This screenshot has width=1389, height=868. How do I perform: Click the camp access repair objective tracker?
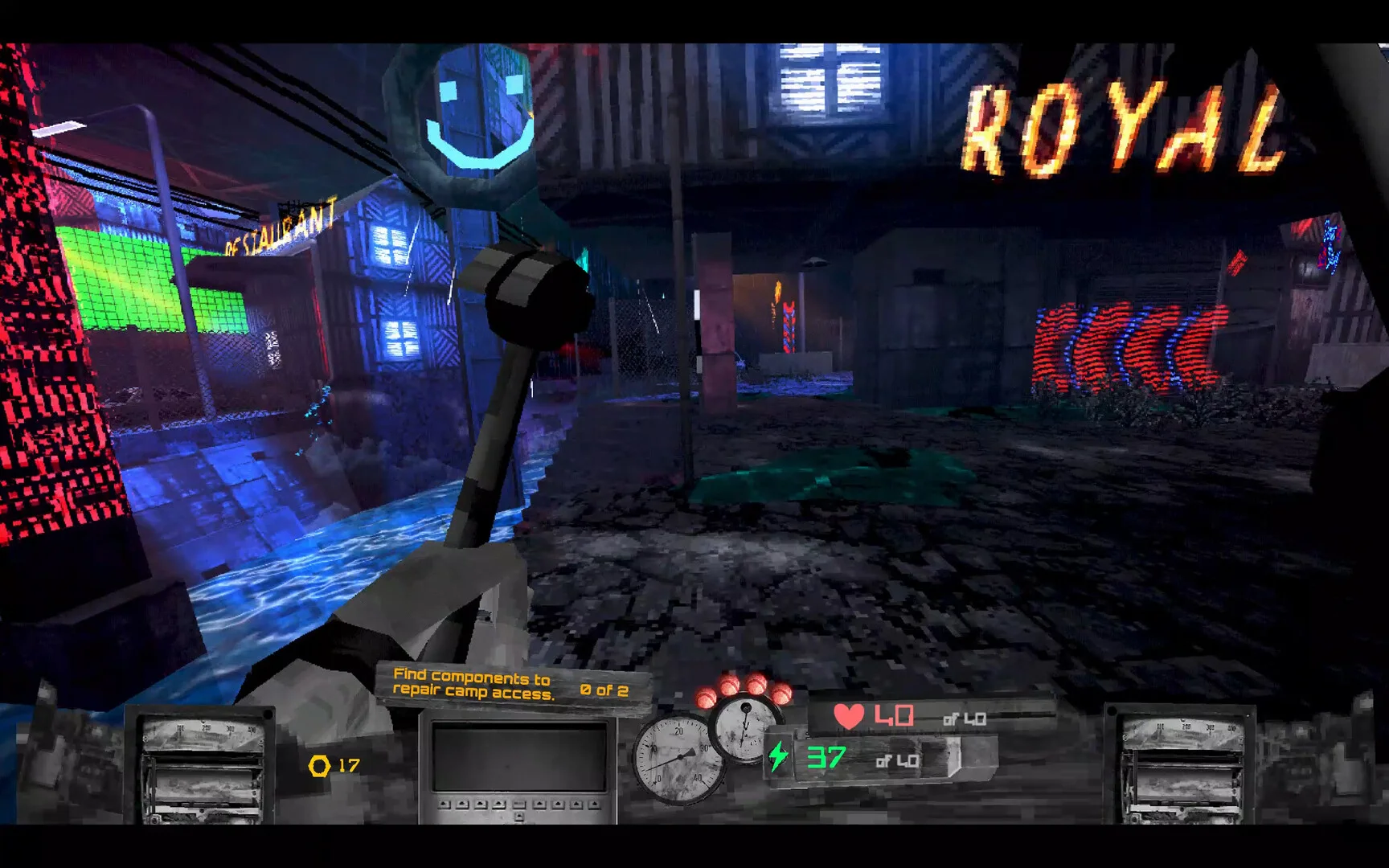511,685
